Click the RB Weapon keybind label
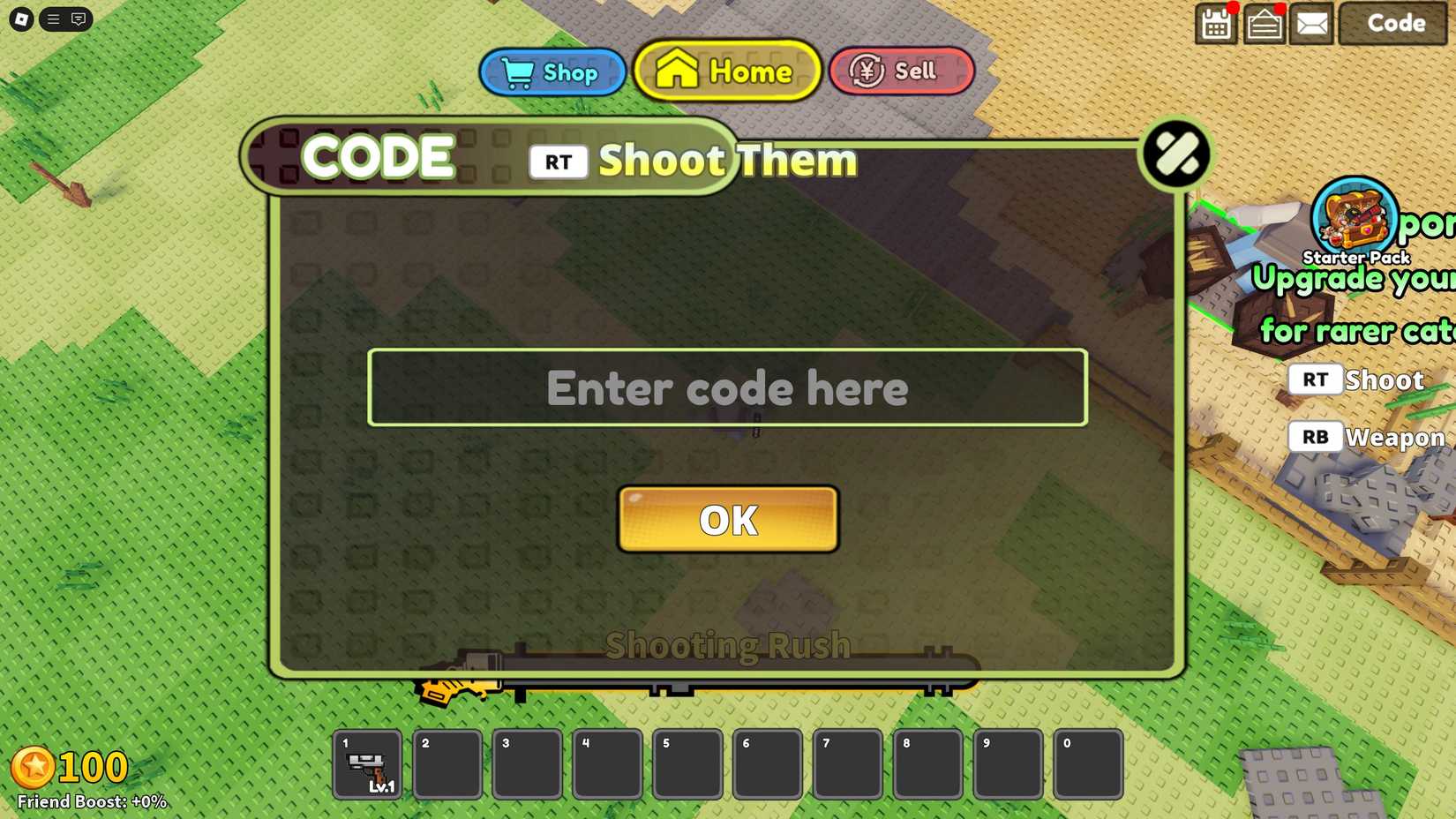Screen dimensions: 1456x819 (x=1363, y=437)
